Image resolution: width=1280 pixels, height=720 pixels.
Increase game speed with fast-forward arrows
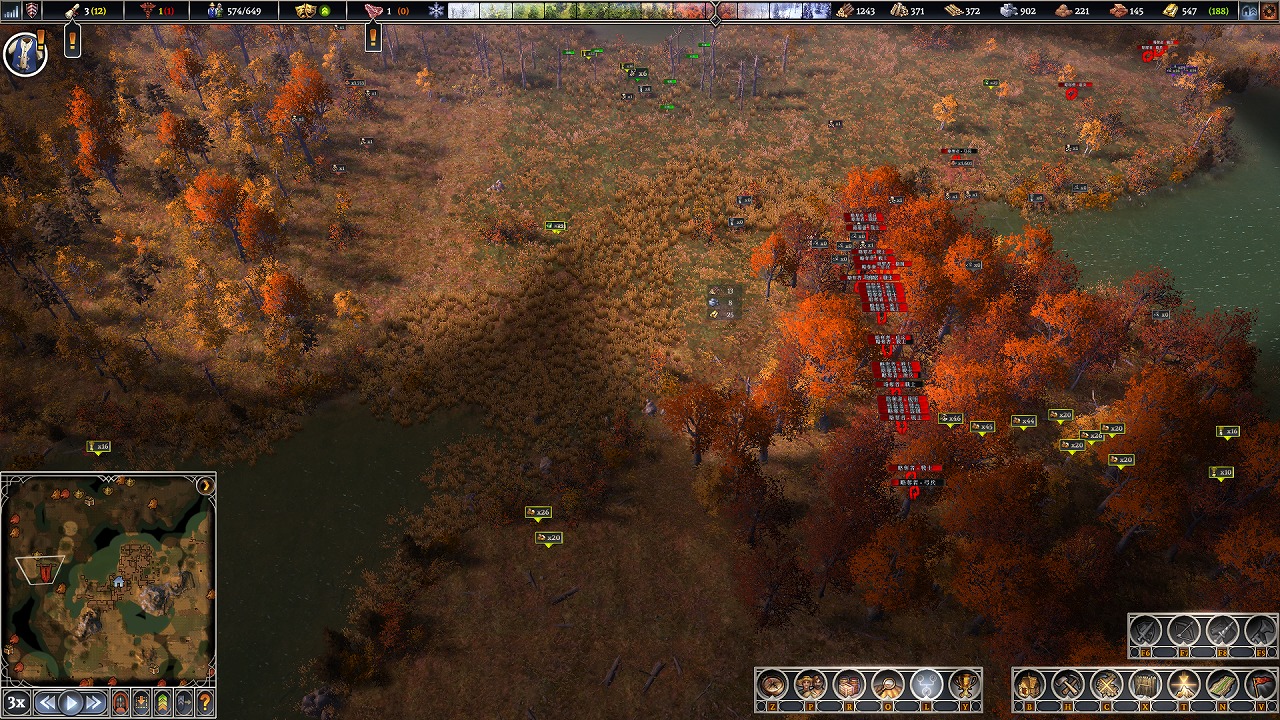(x=95, y=702)
